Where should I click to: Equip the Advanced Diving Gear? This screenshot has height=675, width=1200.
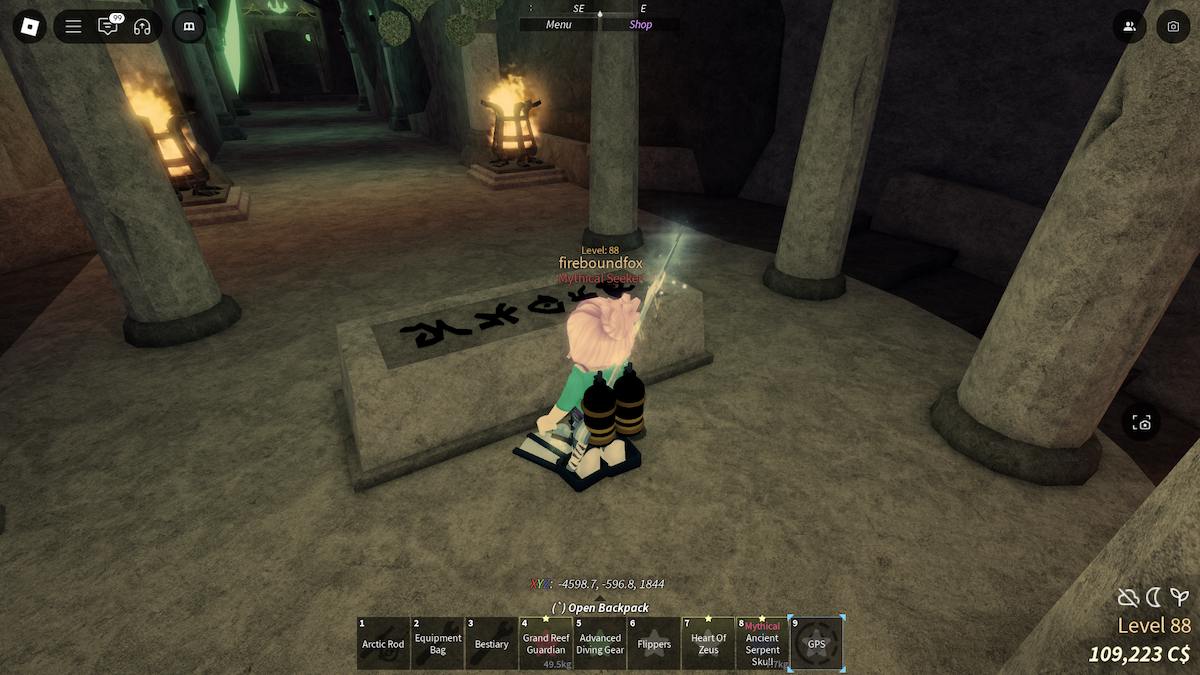[600, 643]
